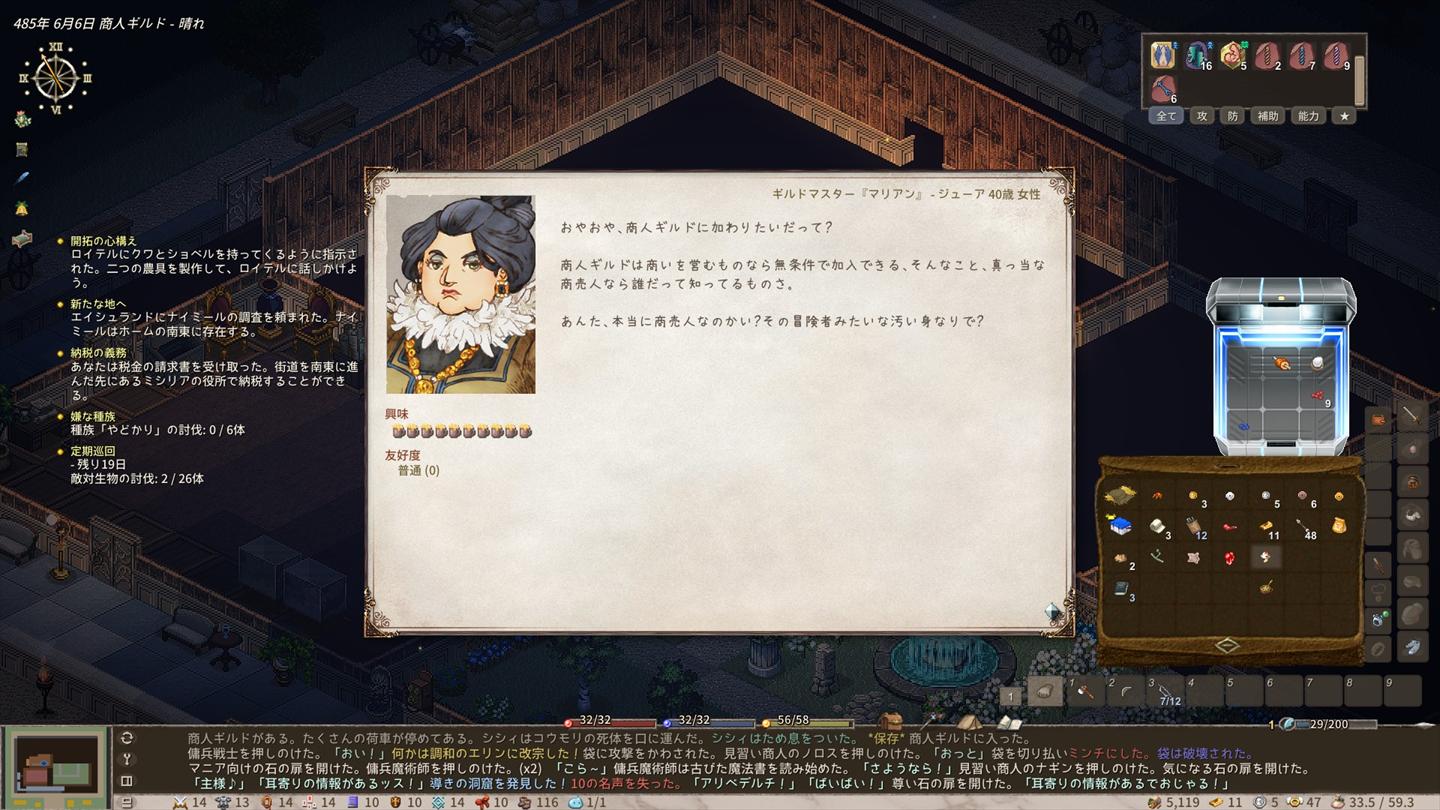
Task: Select the red gem in the inventory
Action: click(x=1230, y=558)
